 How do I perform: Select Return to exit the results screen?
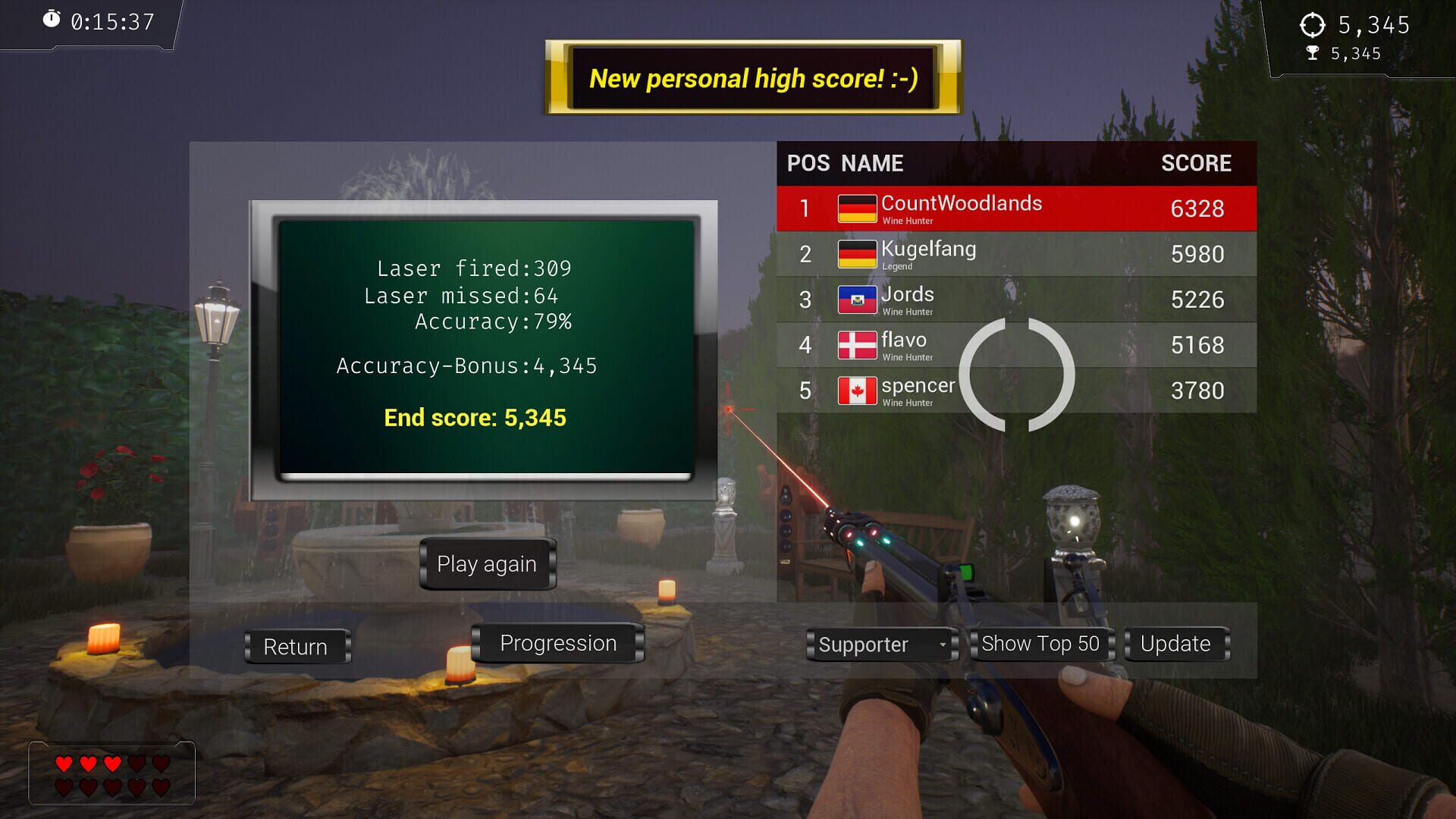pos(297,647)
